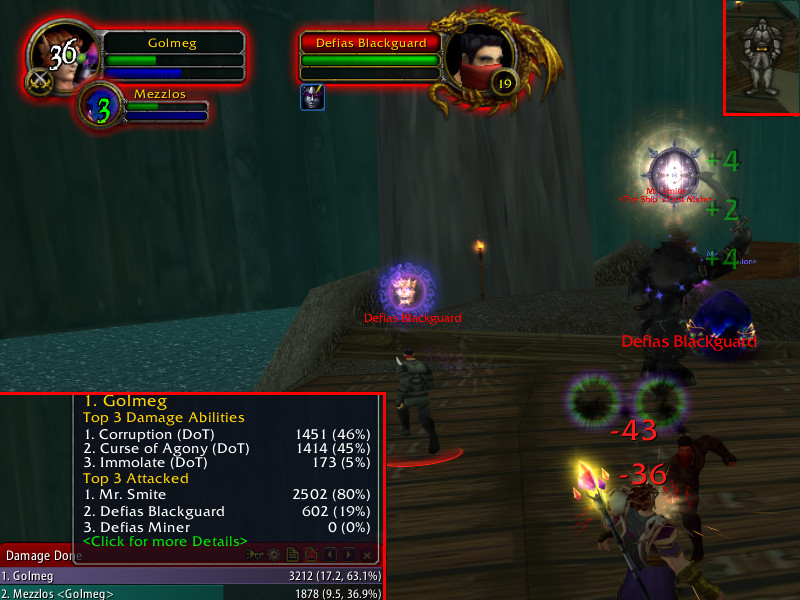Go to the previous damage meter view
800x600 pixels.
pos(329,554)
